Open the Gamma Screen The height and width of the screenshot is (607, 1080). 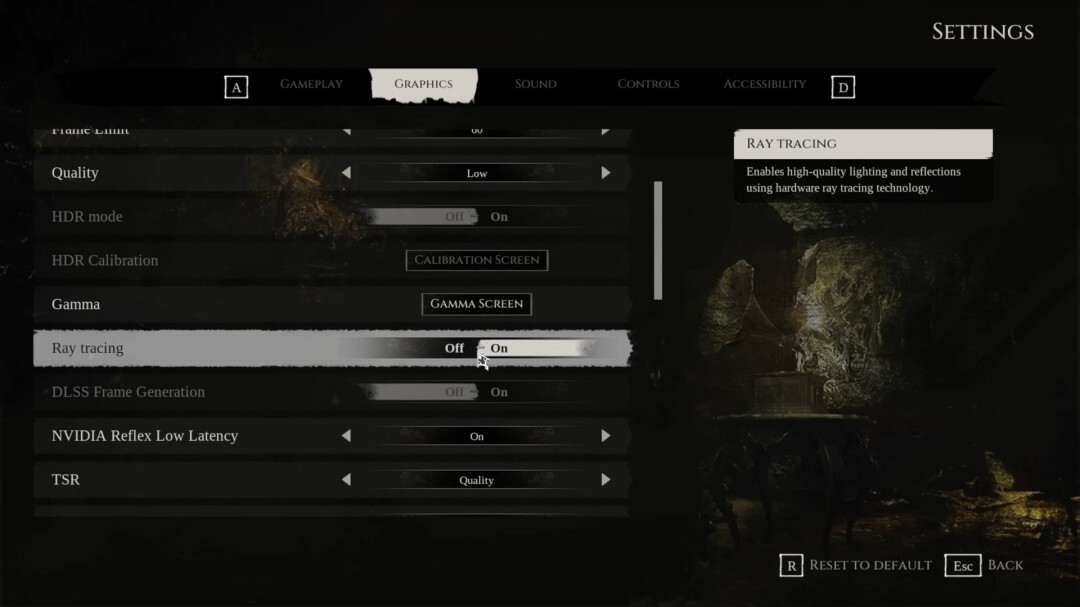476,304
